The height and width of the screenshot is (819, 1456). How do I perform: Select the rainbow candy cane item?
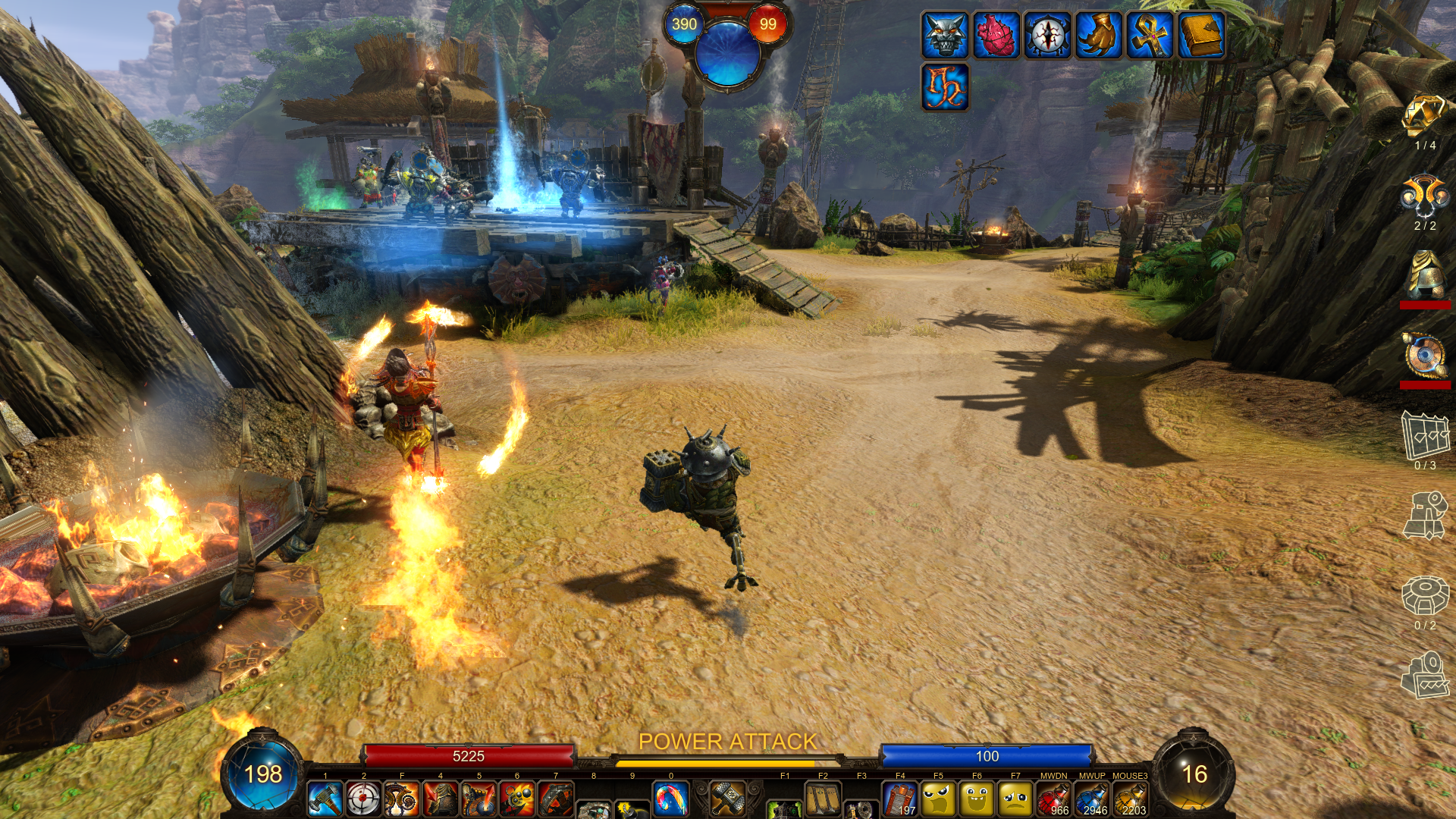click(x=670, y=799)
